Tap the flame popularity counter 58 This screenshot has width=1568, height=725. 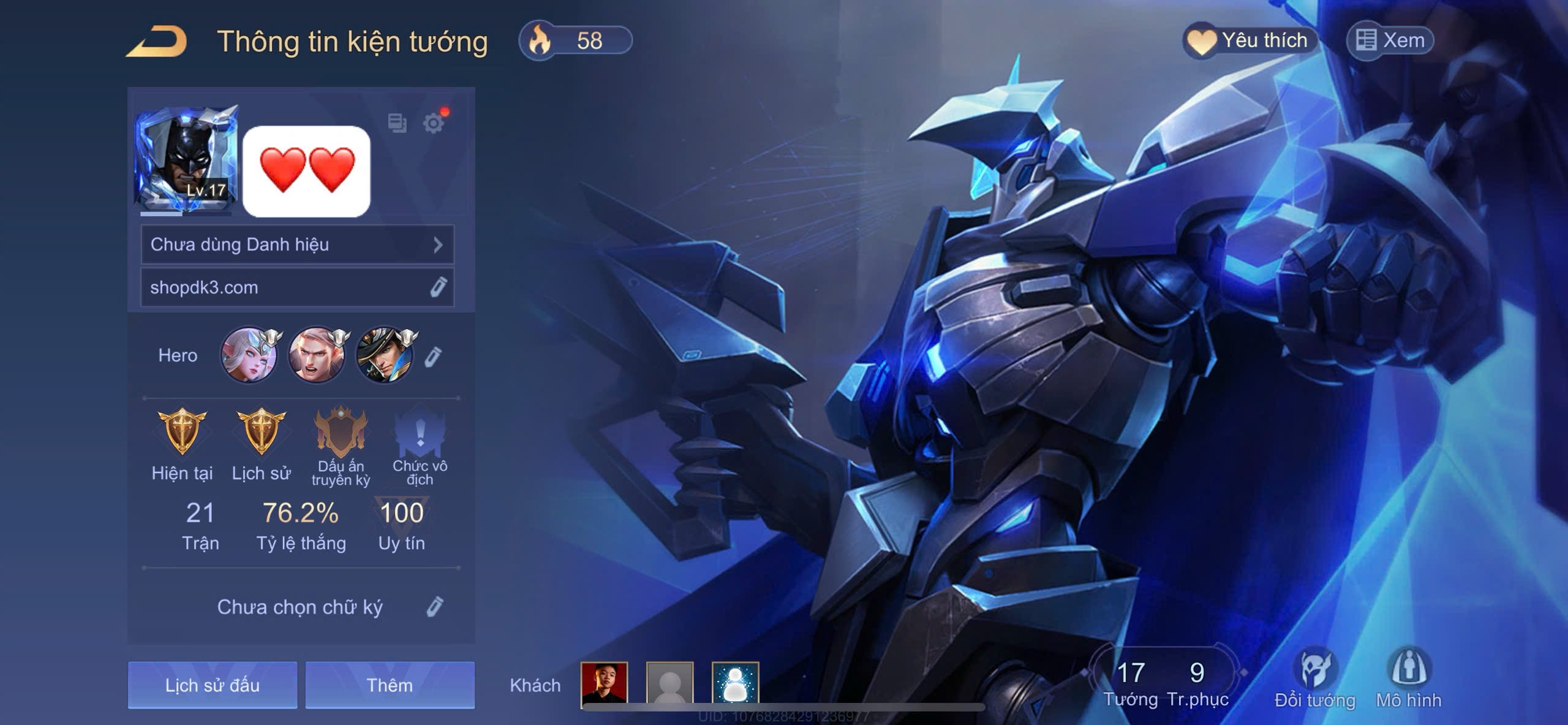(575, 40)
